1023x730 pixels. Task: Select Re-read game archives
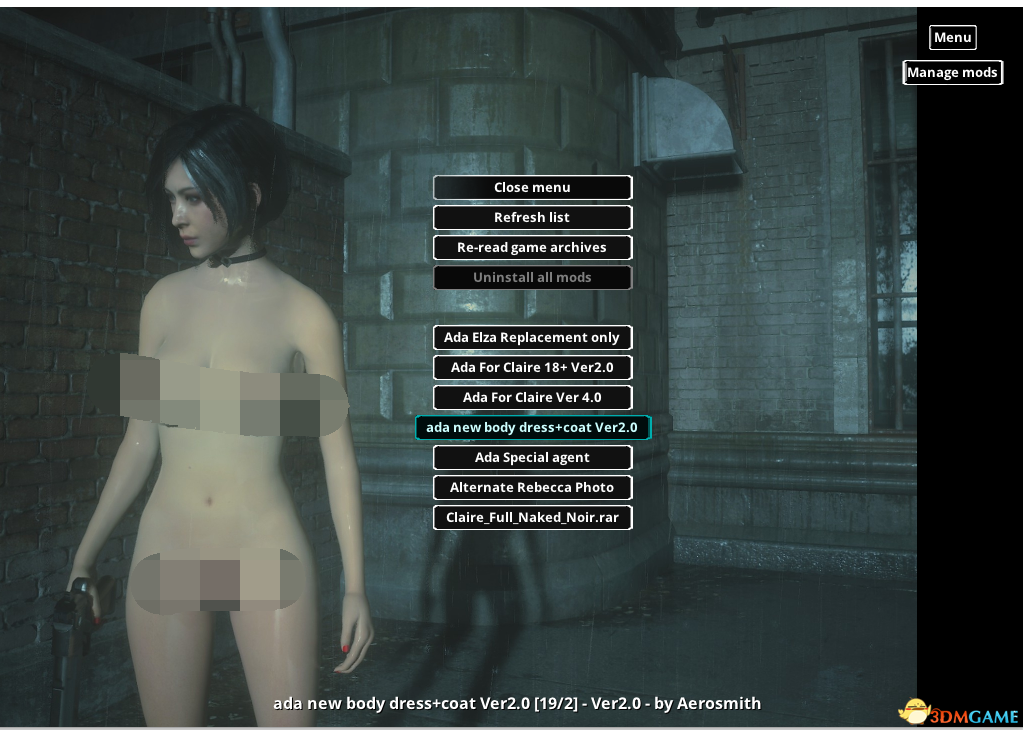[532, 247]
